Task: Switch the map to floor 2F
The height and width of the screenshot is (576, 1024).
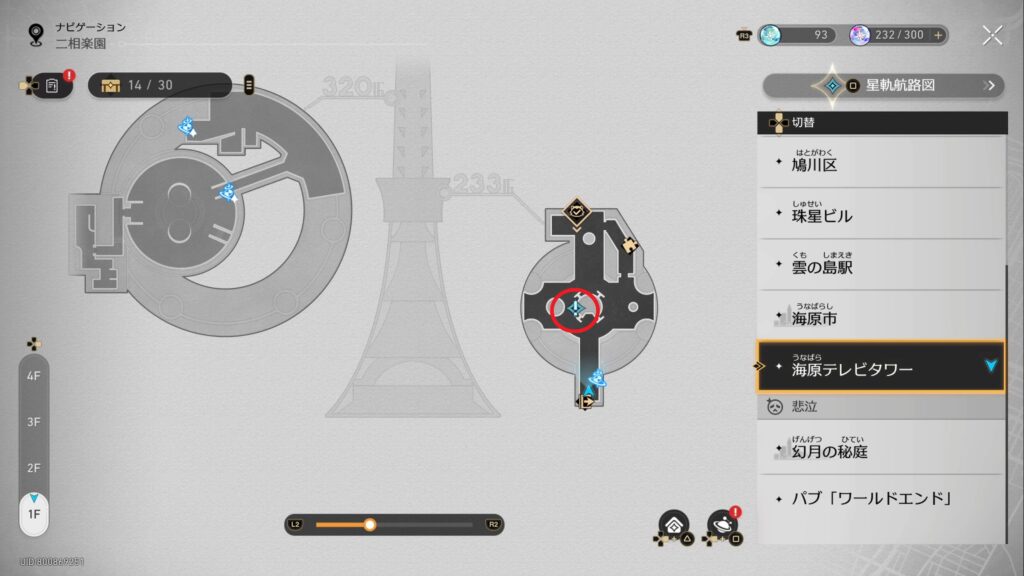Action: point(33,468)
